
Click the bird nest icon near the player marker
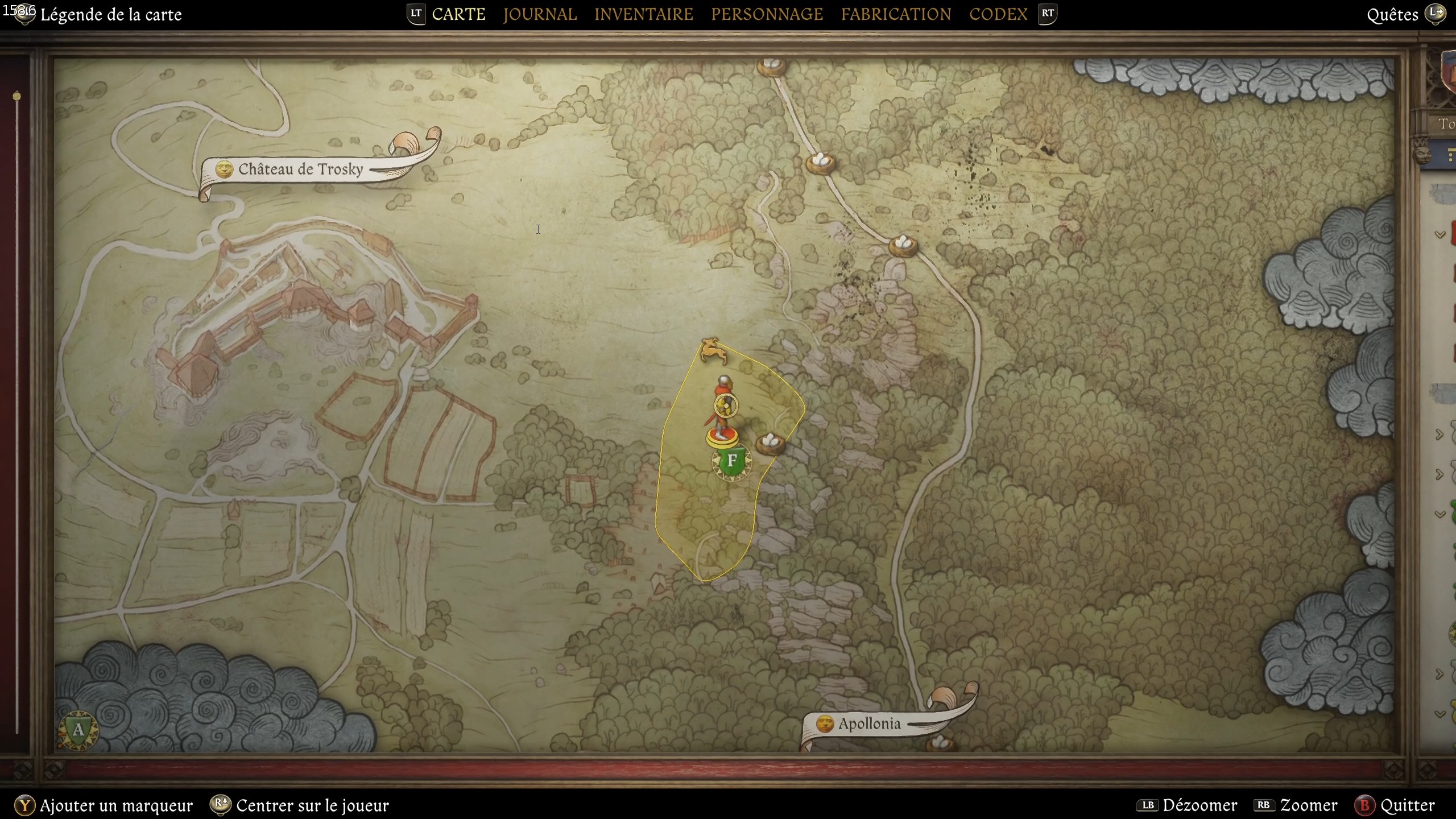[769, 442]
